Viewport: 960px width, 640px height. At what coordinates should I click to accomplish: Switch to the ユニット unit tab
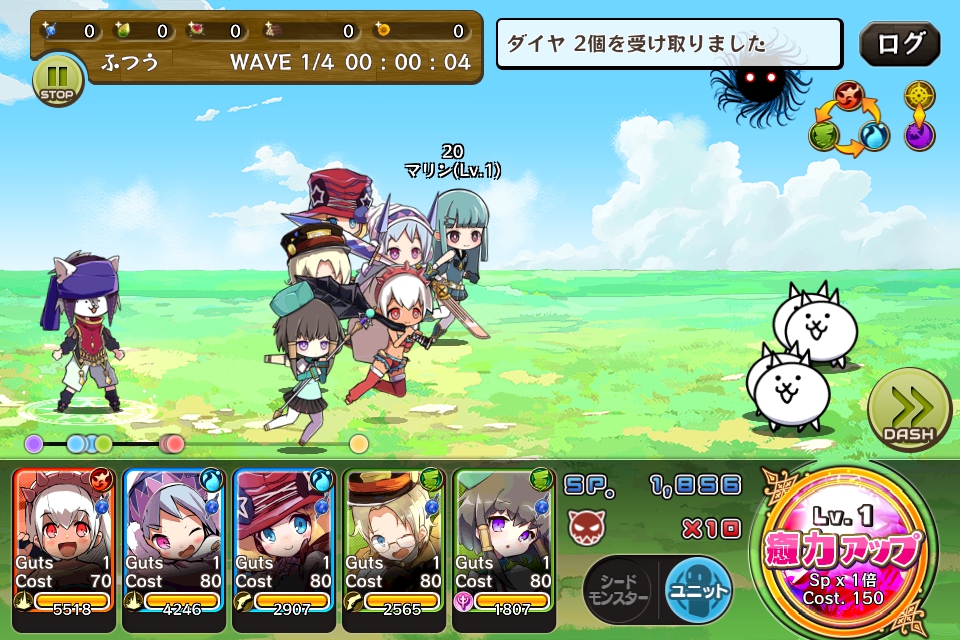(x=697, y=587)
